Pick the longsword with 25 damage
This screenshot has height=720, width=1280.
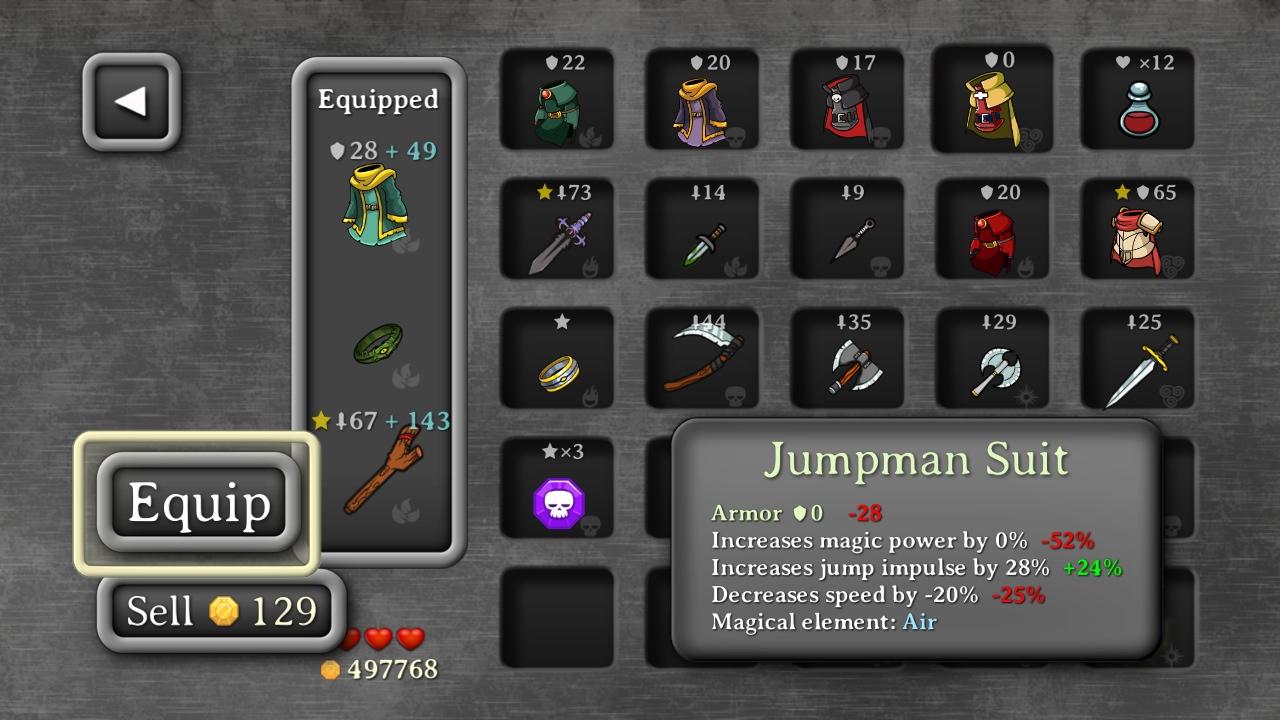pyautogui.click(x=1138, y=360)
